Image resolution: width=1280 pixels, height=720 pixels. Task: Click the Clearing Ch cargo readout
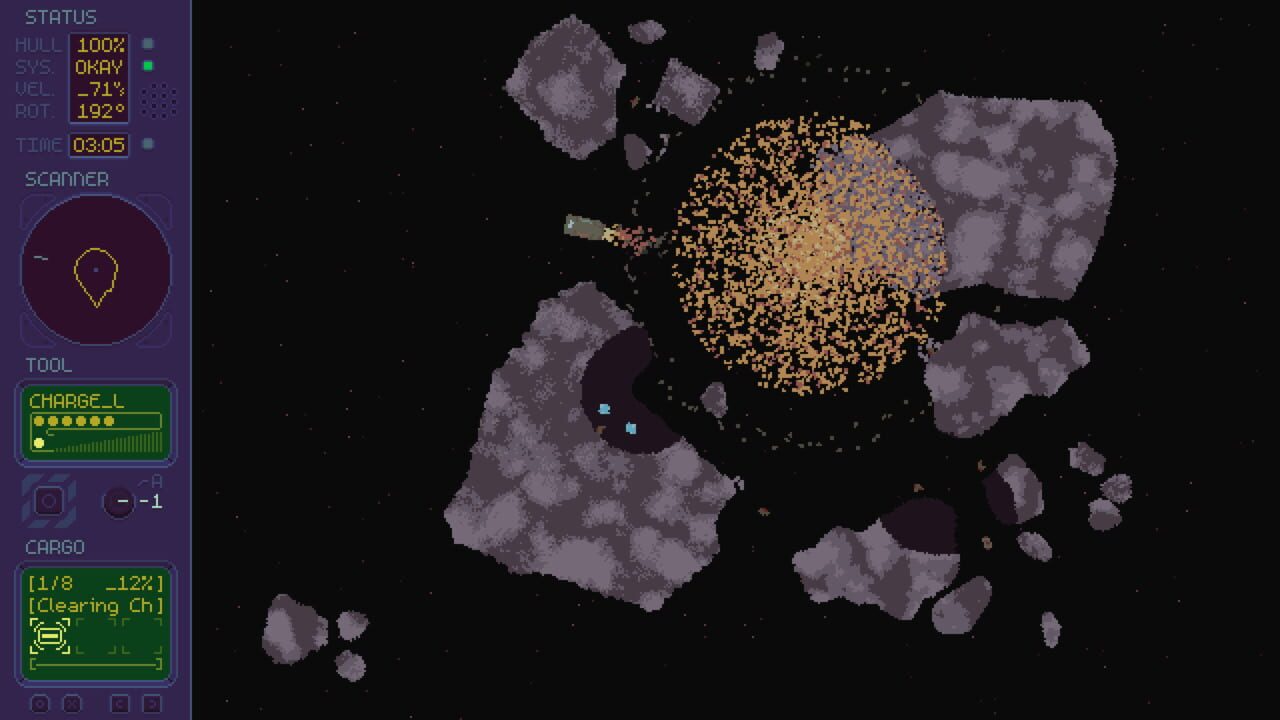click(95, 605)
